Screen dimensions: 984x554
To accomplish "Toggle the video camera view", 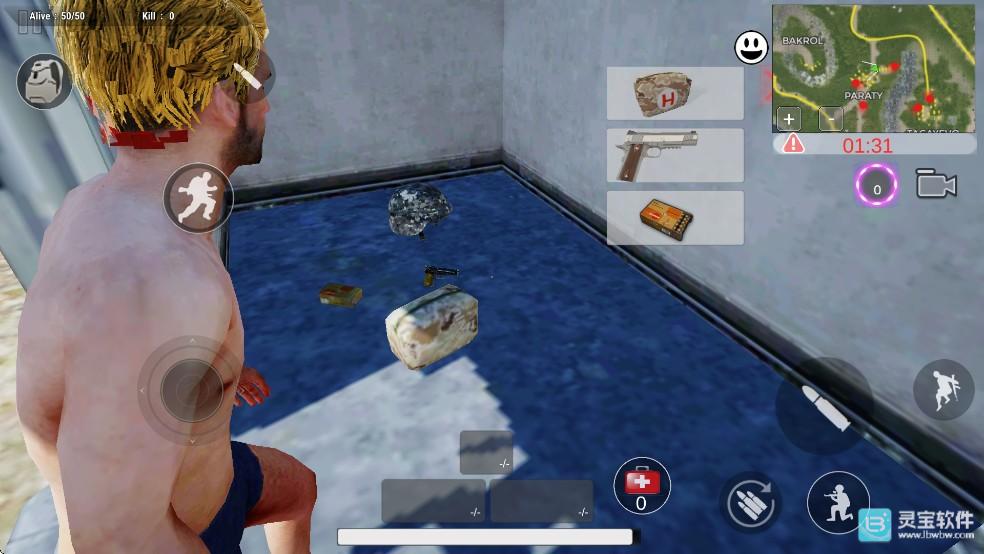I will (x=936, y=185).
